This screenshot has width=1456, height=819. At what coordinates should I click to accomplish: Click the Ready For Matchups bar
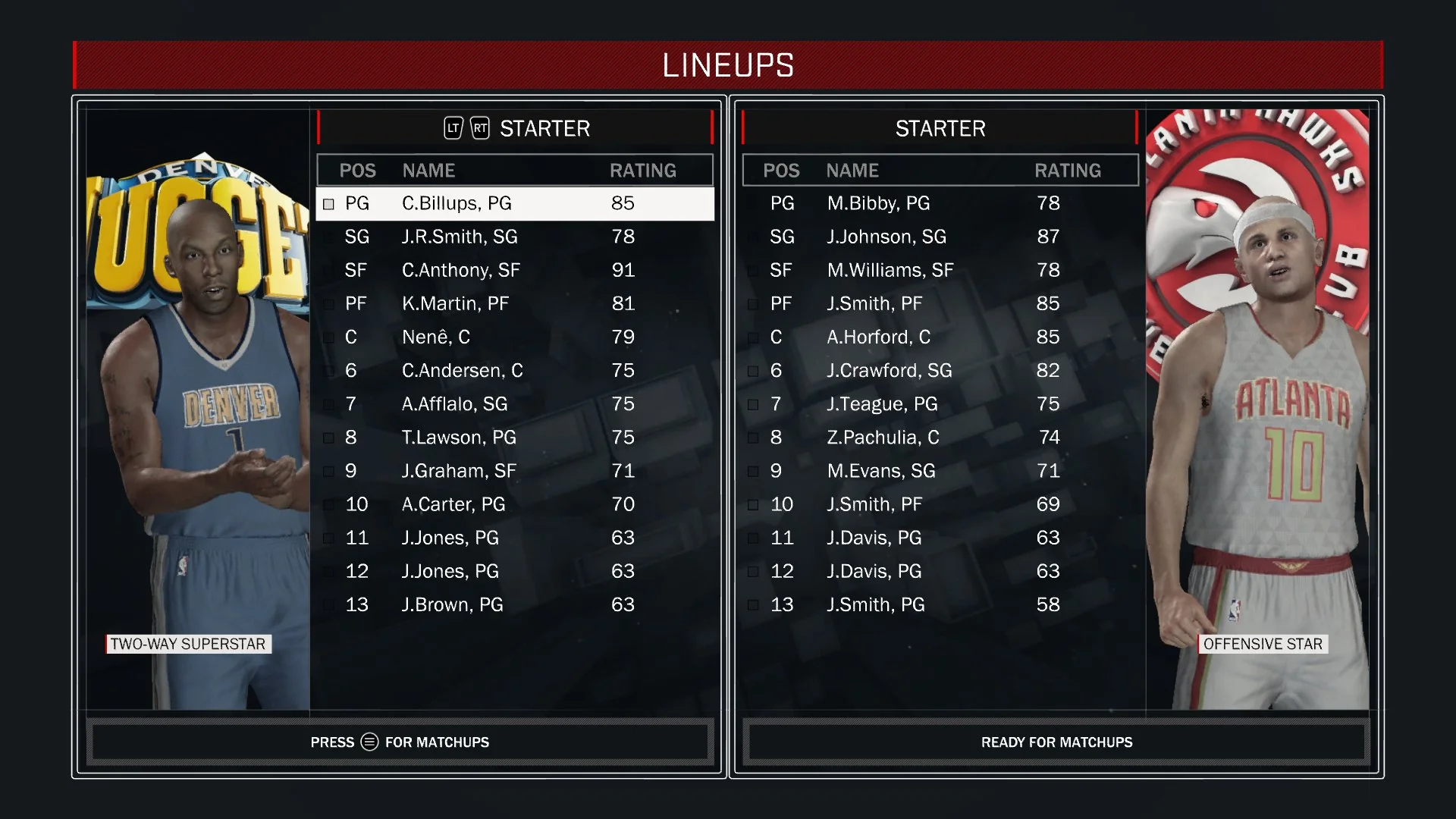(1056, 742)
